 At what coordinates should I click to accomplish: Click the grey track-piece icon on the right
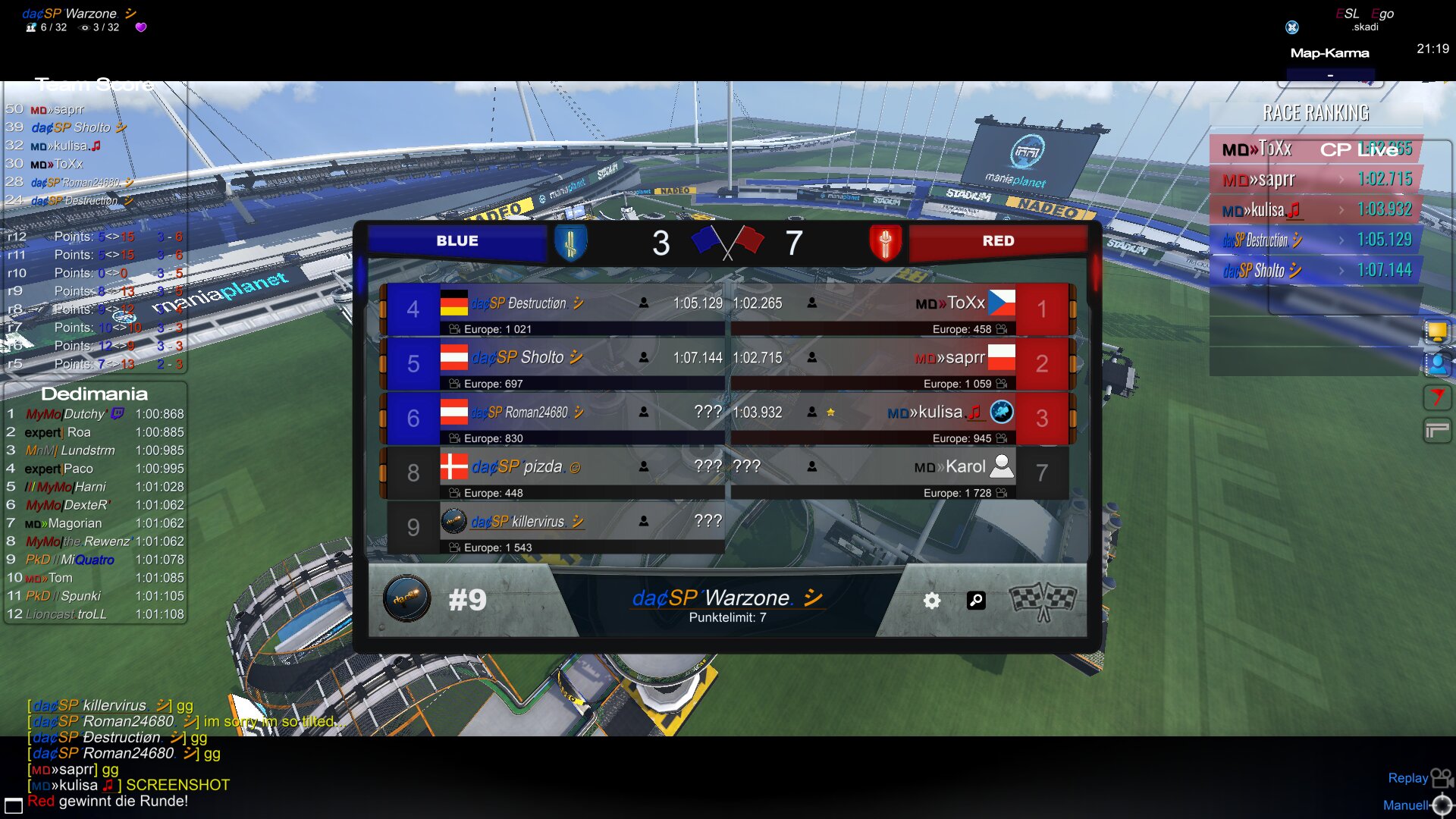[1436, 431]
